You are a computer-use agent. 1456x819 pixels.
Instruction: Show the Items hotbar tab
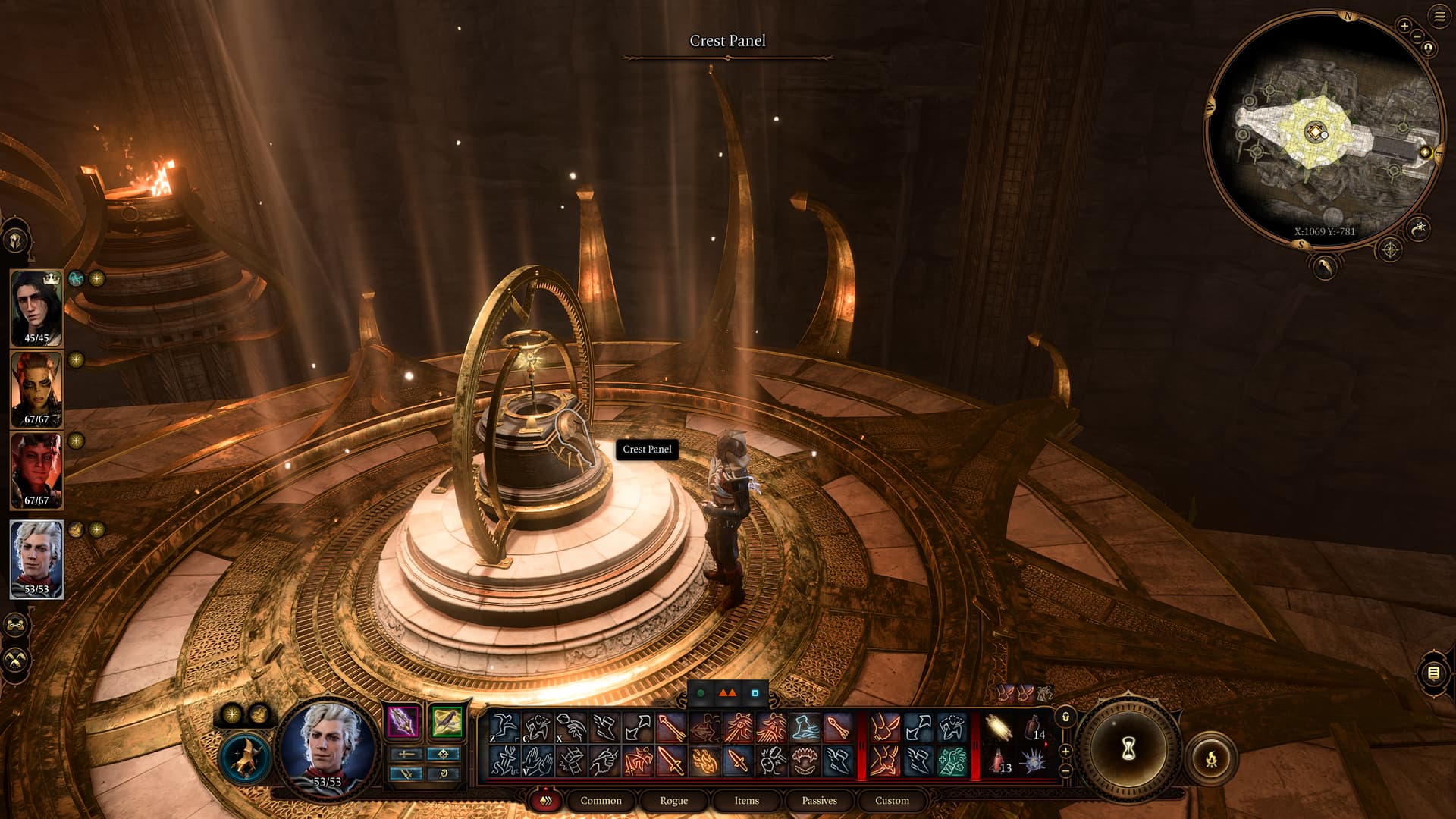pos(746,800)
